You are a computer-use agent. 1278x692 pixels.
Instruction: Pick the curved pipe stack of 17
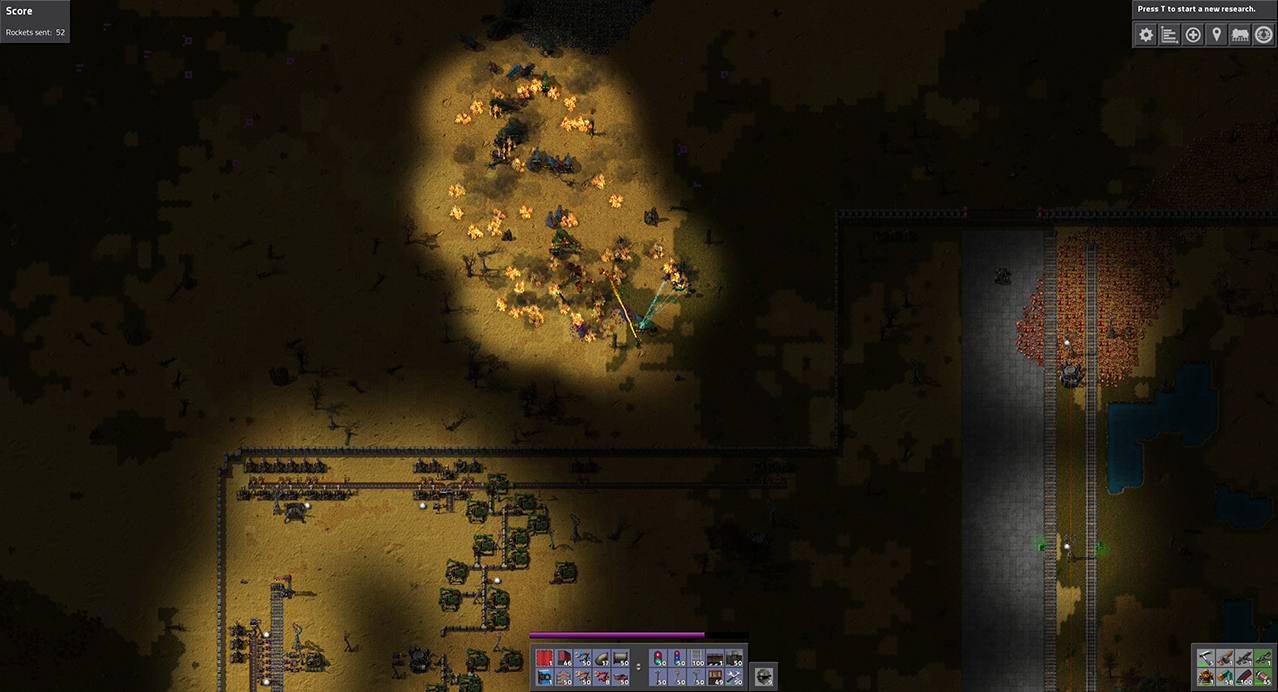[601, 658]
